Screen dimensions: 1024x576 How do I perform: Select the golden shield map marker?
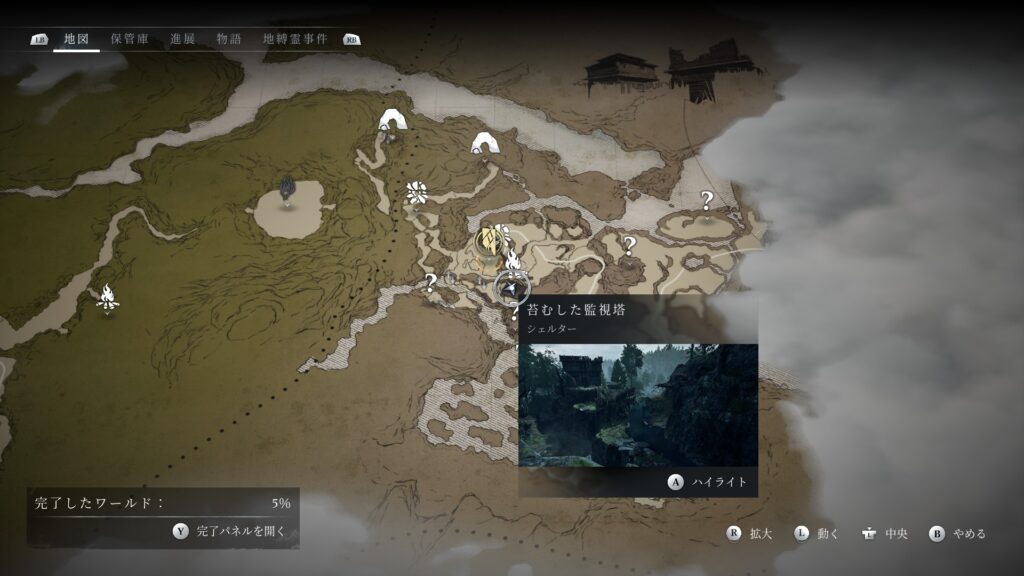click(x=489, y=241)
